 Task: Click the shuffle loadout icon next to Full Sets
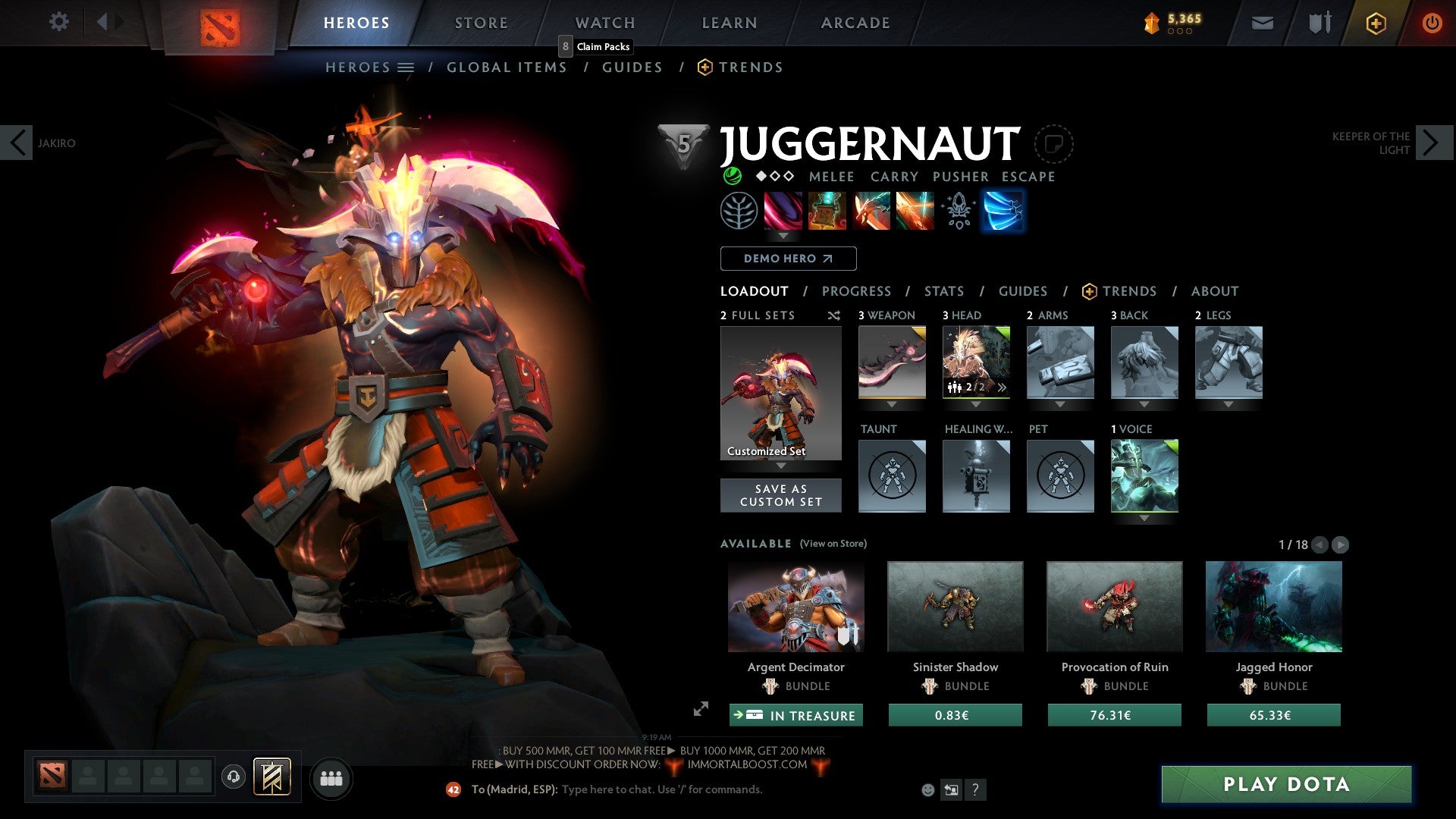(x=833, y=315)
